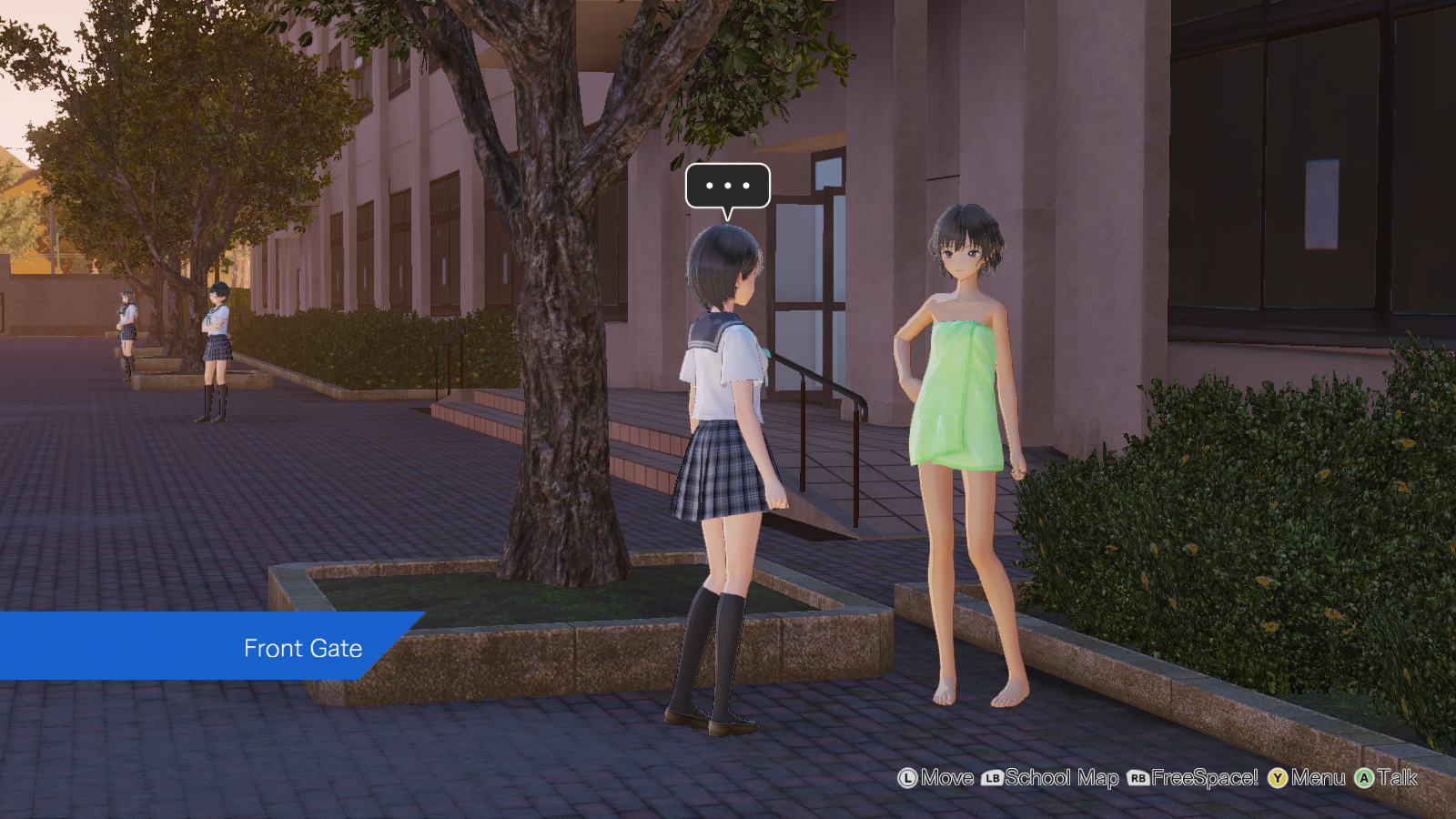Click the blue Front Gate location banner
Screen dimensions: 1456x819
pyautogui.click(x=303, y=648)
